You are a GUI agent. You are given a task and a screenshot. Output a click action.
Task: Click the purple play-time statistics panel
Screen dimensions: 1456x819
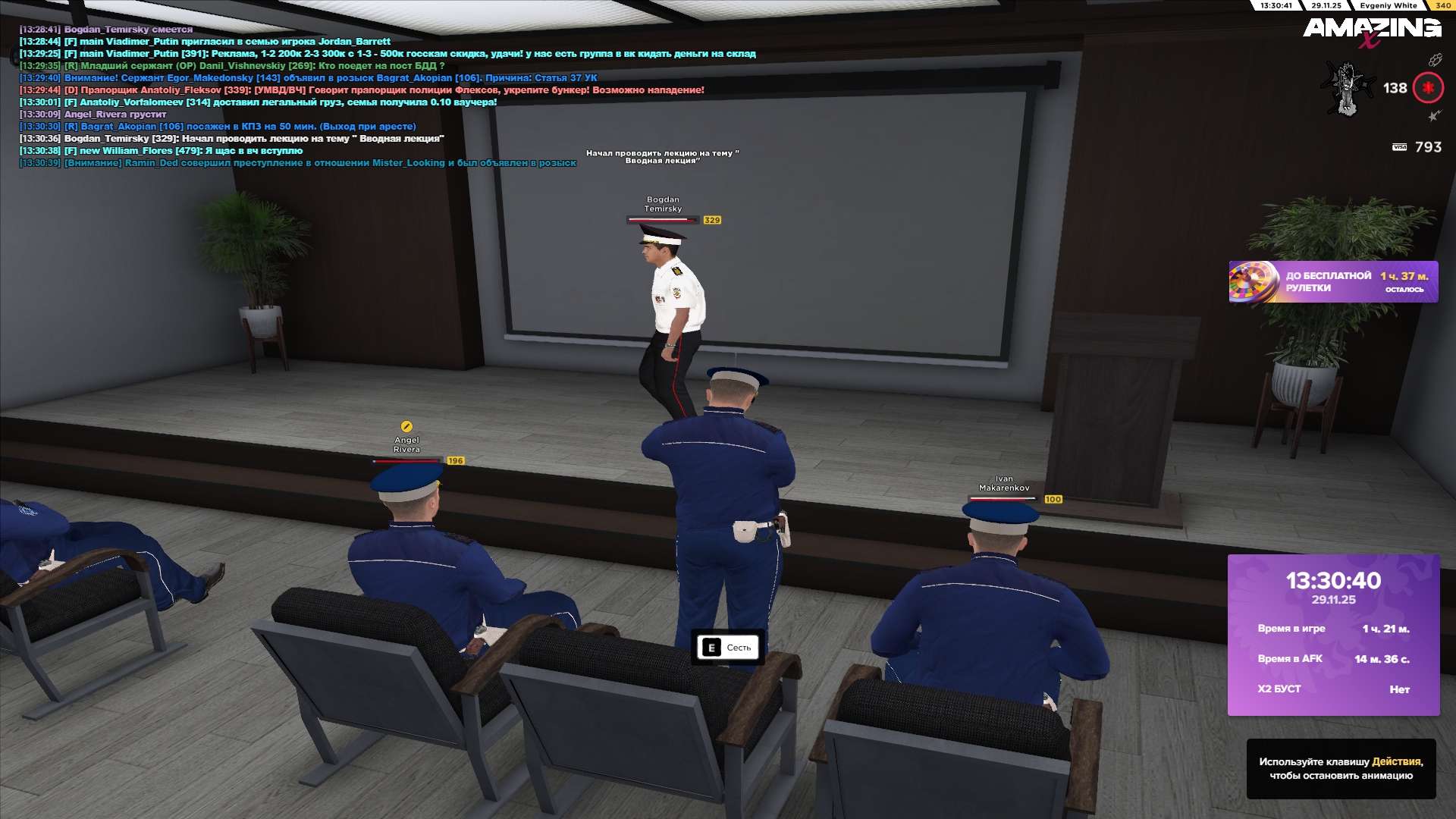(x=1333, y=635)
